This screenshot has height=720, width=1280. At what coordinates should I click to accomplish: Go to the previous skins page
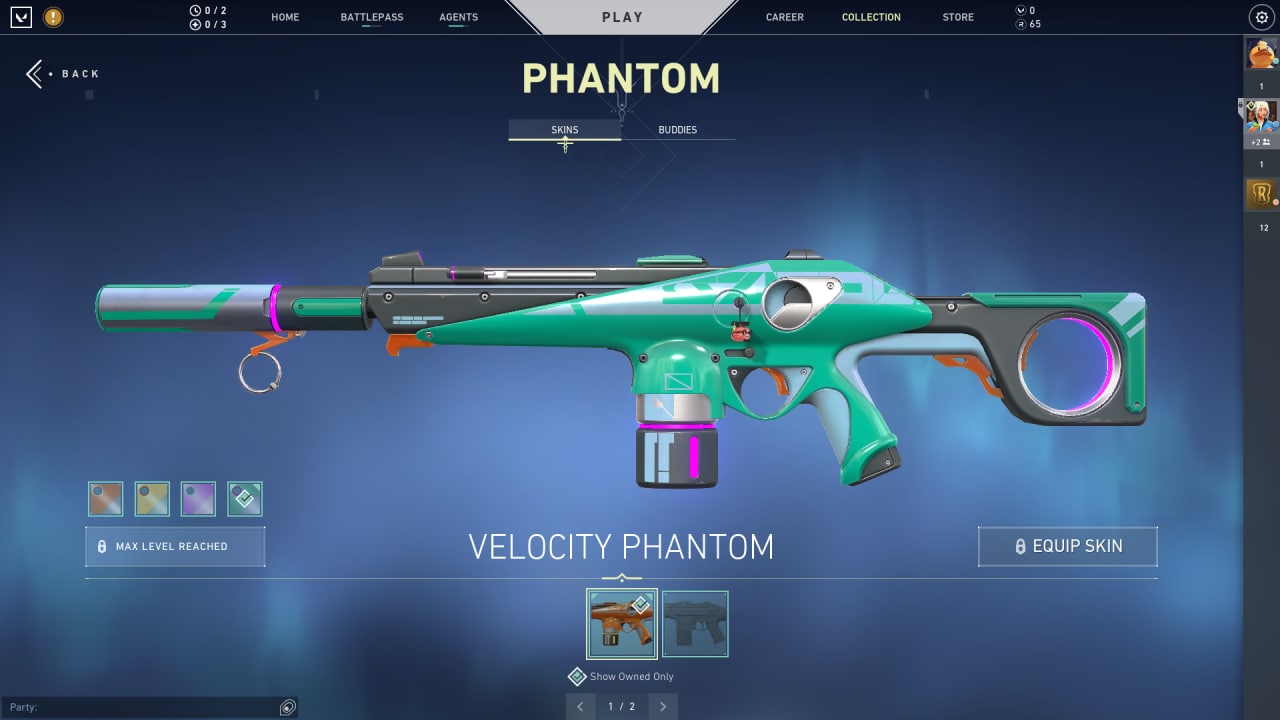click(x=580, y=707)
